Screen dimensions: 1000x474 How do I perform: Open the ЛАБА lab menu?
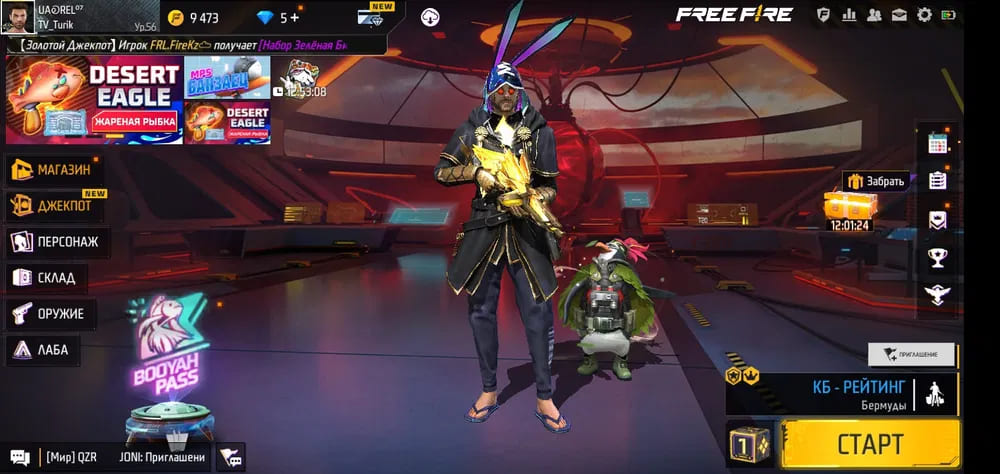44,350
